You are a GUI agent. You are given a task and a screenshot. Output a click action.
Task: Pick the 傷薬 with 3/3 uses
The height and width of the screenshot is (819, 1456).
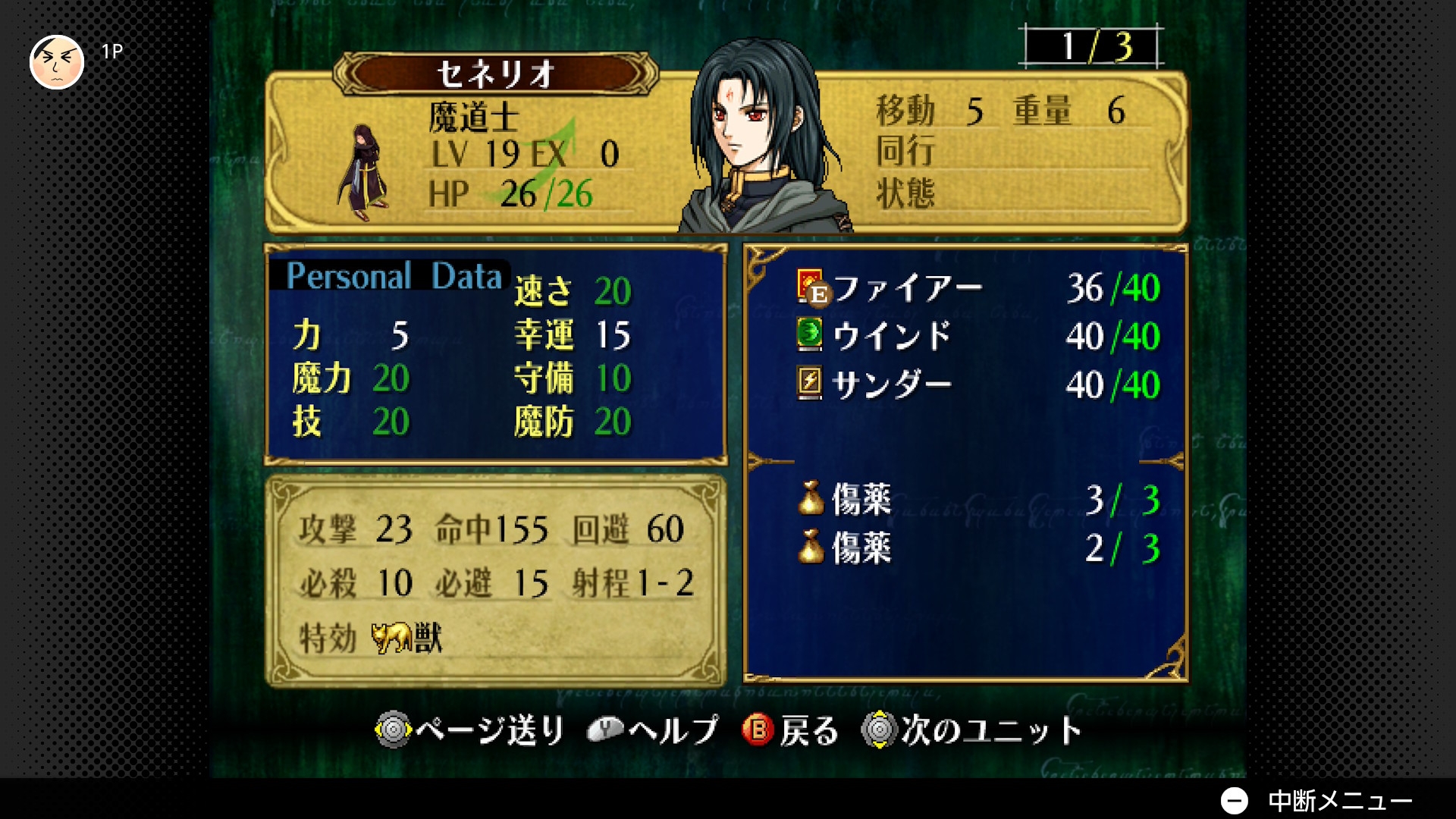[861, 500]
